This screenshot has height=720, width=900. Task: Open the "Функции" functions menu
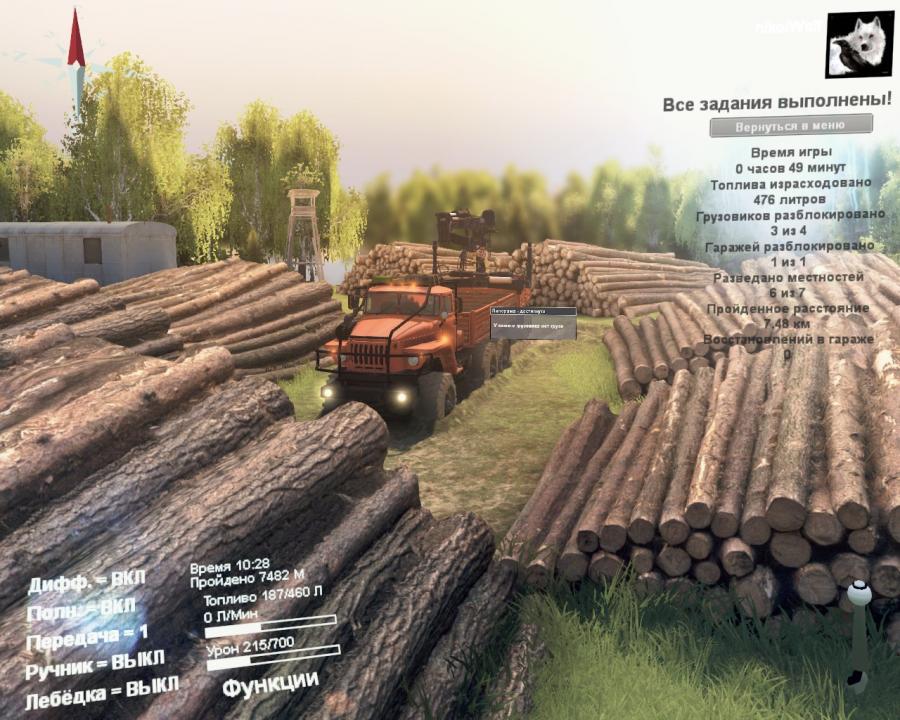(x=270, y=685)
